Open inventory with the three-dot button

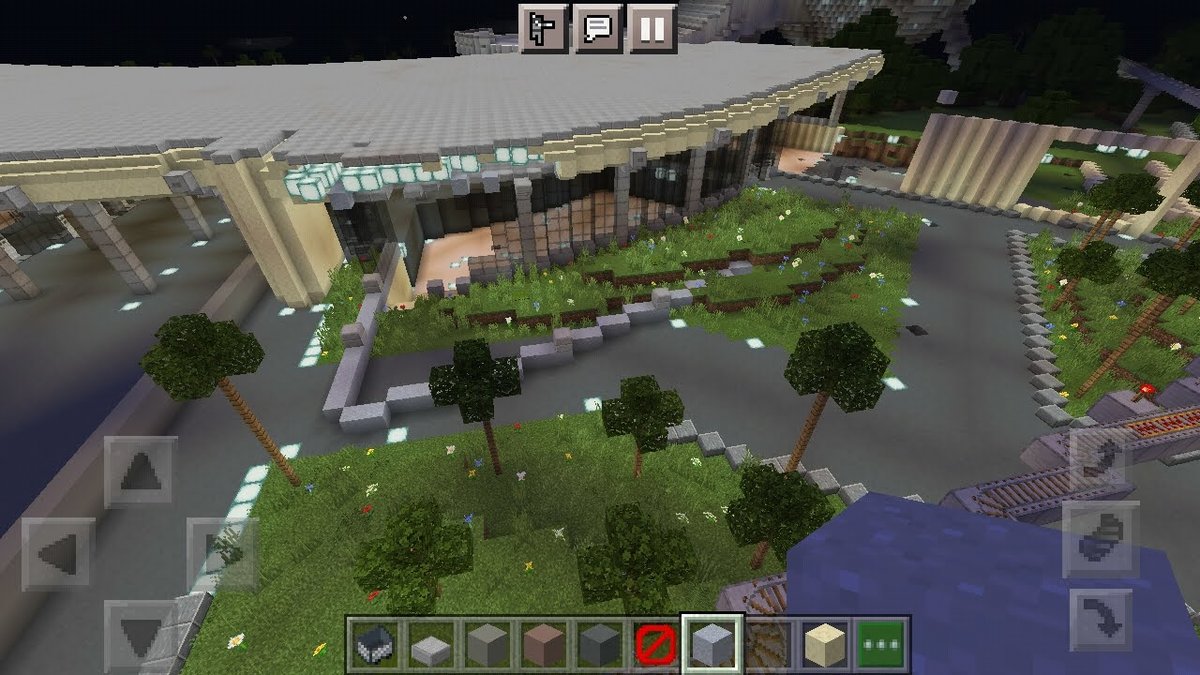pos(880,643)
